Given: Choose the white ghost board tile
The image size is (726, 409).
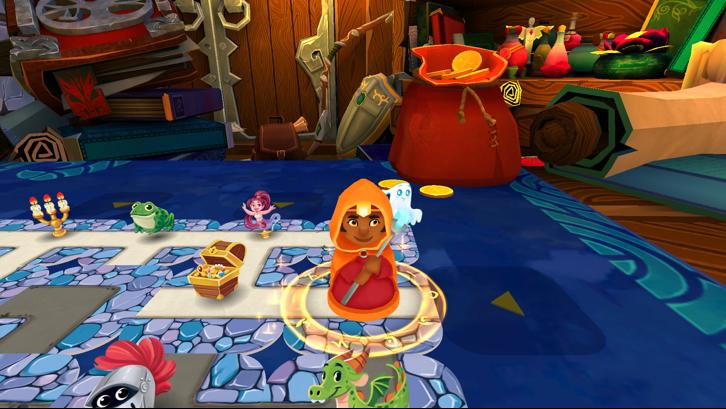Looking at the screenshot, I should tap(404, 203).
